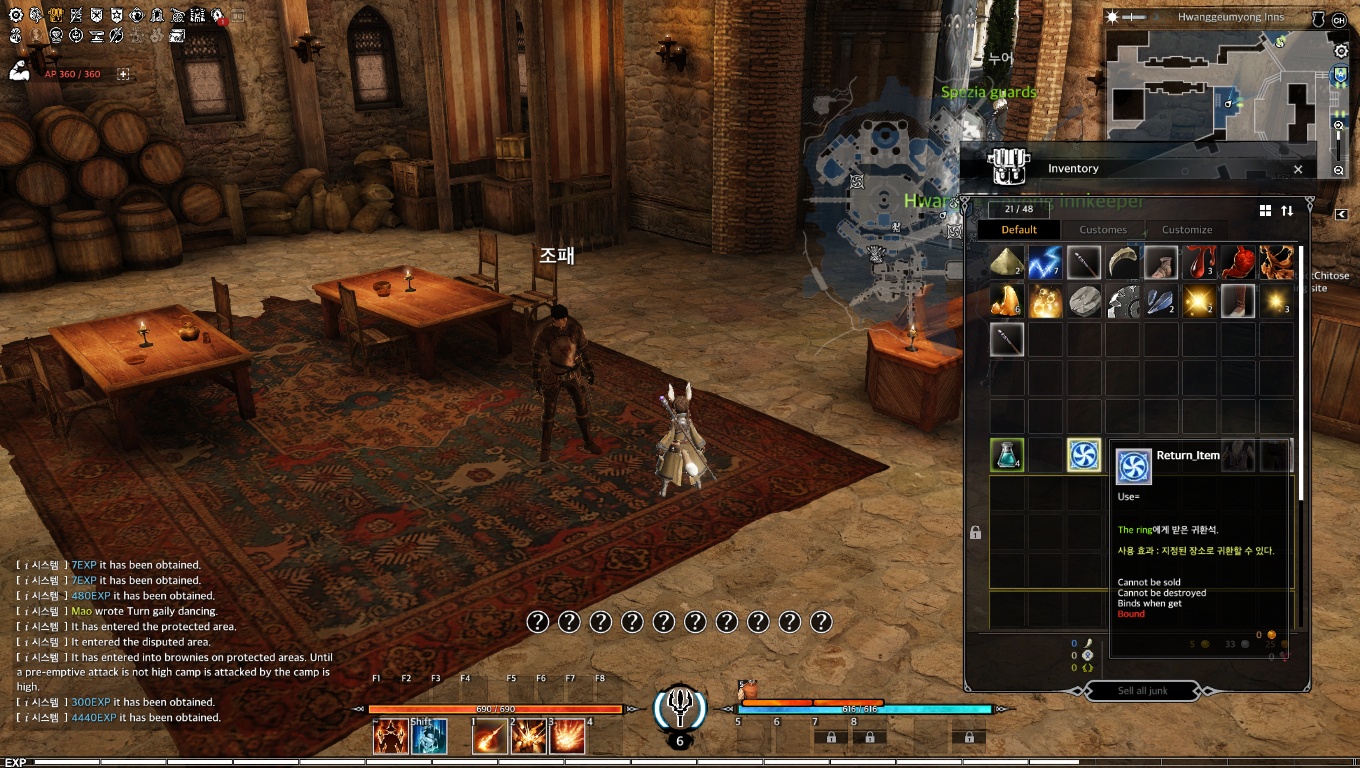Select the teal potion flask slot
The height and width of the screenshot is (768, 1360).
pos(1007,455)
